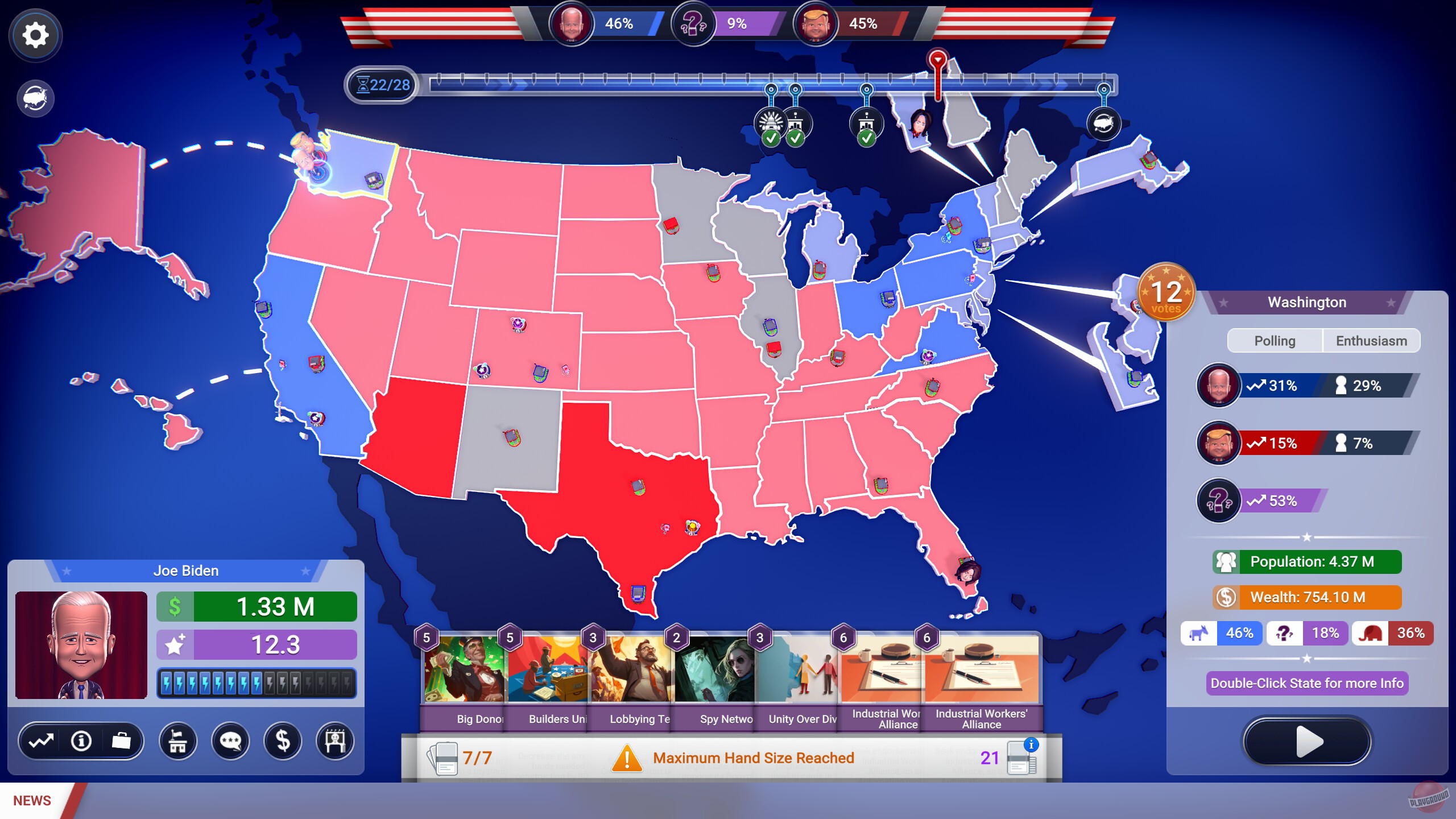Open the polling trends graph panel
The width and height of the screenshot is (1456, 819).
[x=40, y=741]
